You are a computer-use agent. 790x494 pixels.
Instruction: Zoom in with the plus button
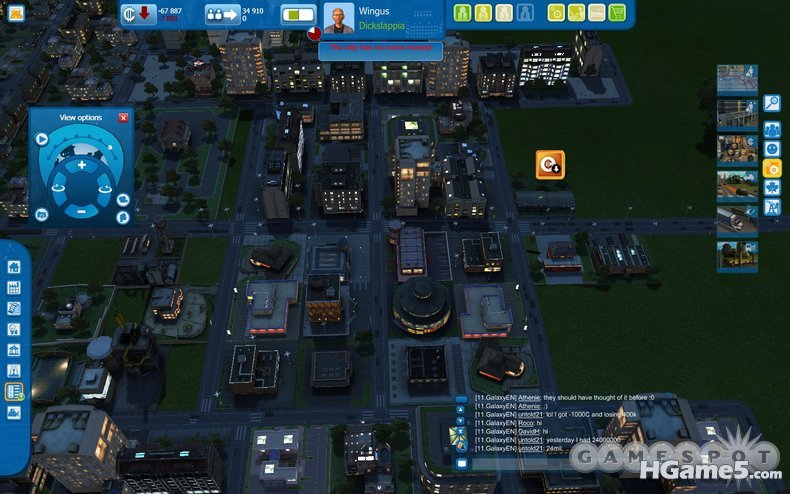coord(82,164)
